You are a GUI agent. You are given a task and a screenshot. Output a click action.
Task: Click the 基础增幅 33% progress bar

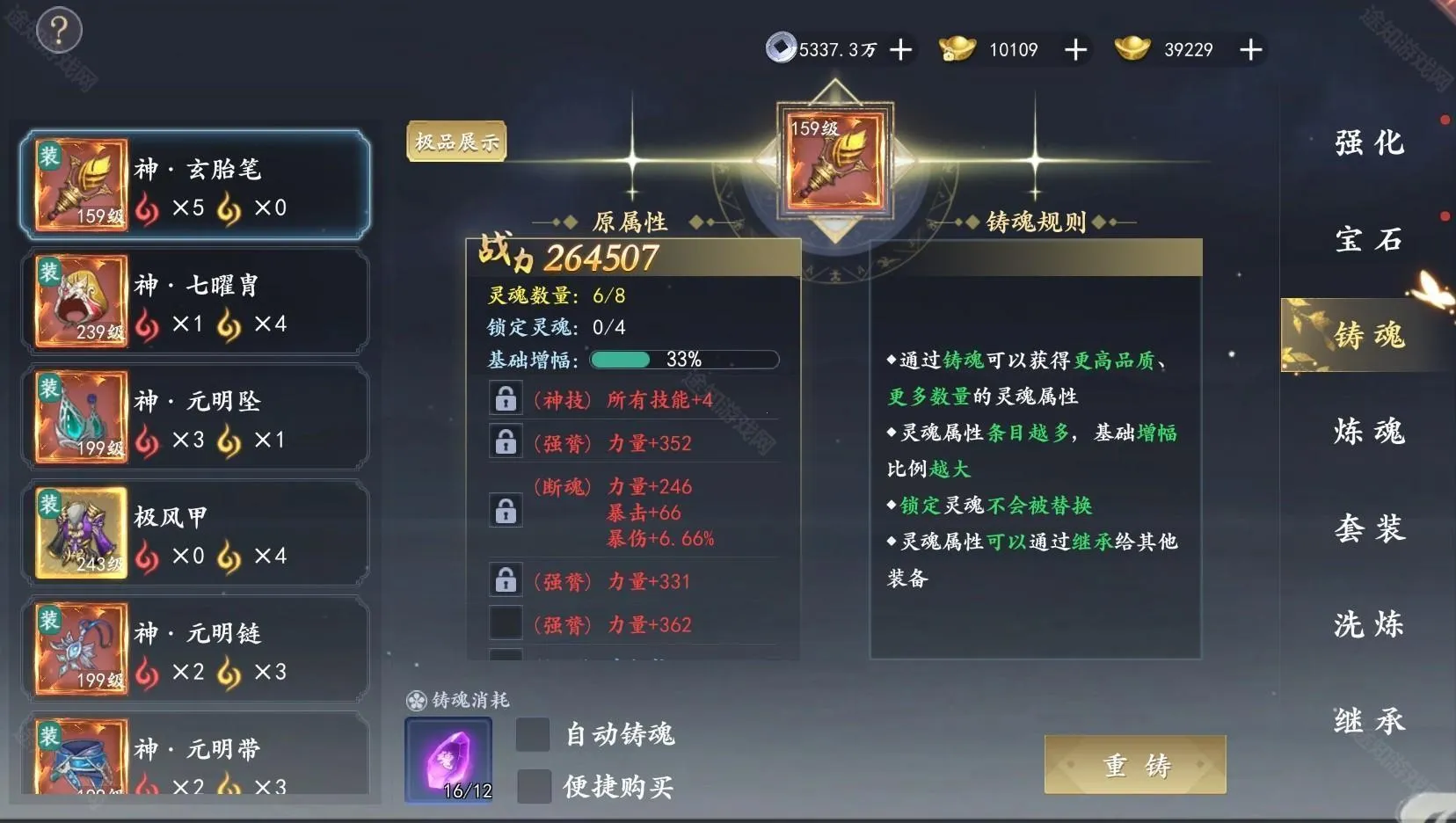click(x=684, y=359)
